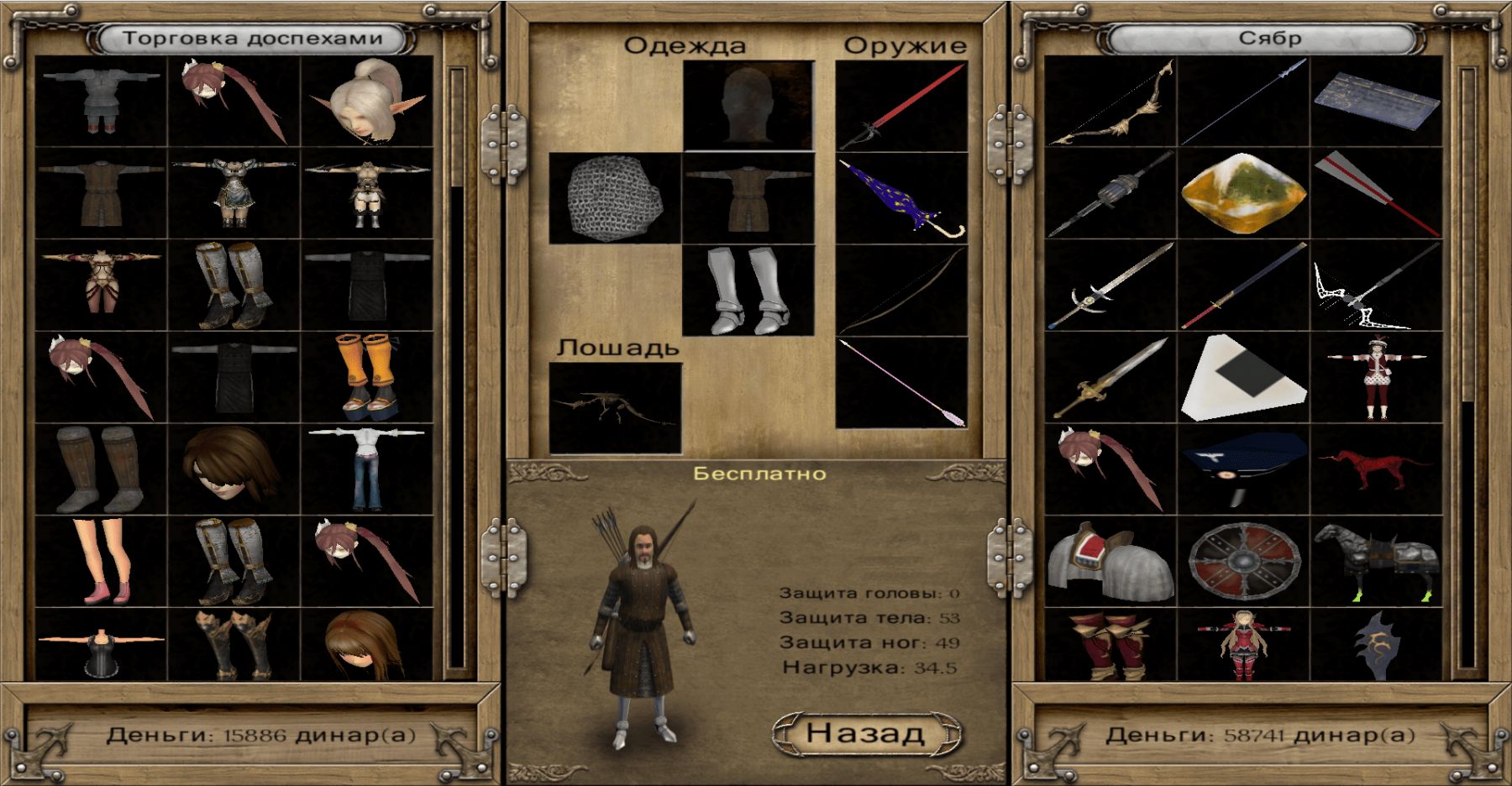Select the red hound item in inventory
1512x786 pixels.
point(1377,469)
